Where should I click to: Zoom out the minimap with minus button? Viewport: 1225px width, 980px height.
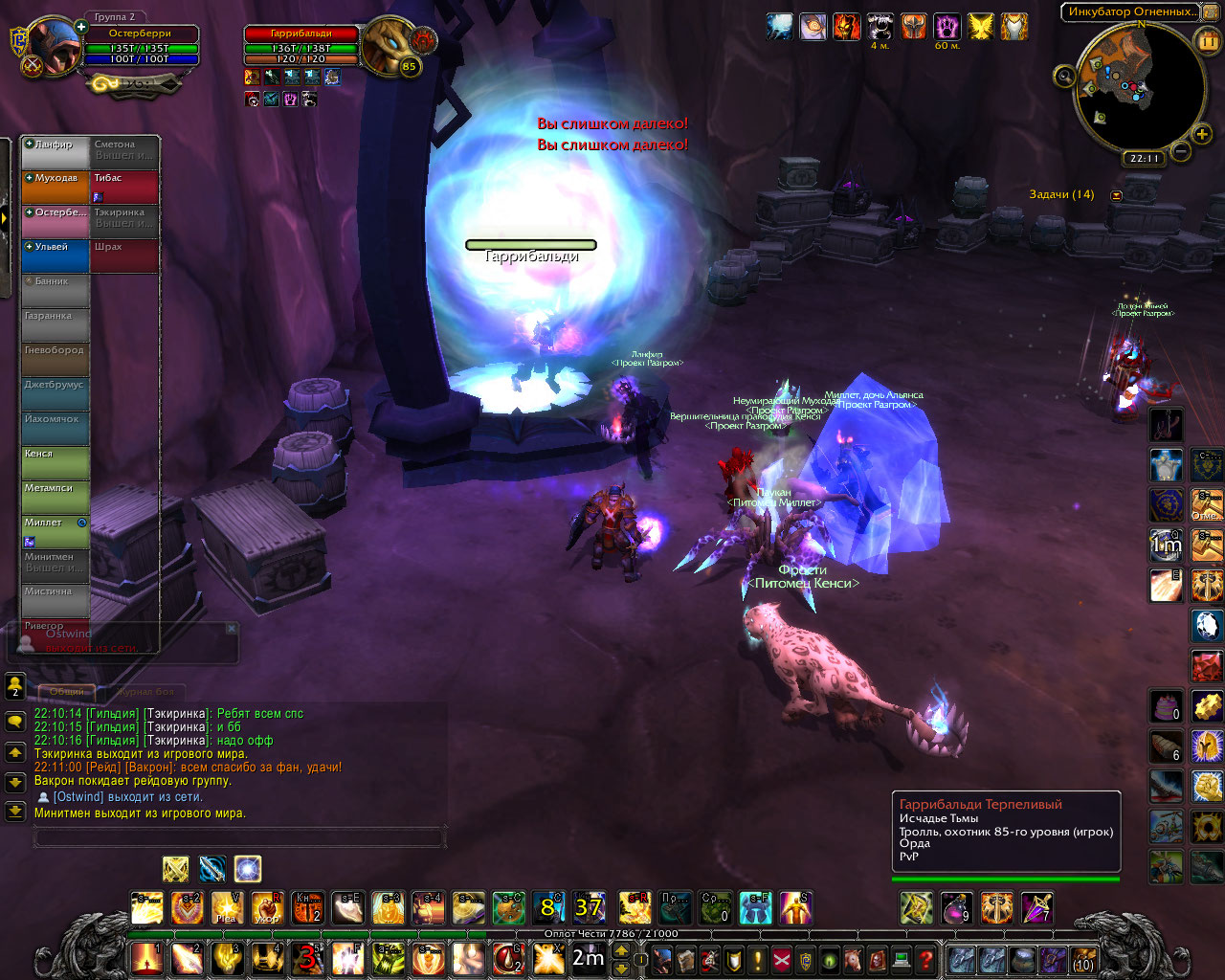tap(1180, 152)
